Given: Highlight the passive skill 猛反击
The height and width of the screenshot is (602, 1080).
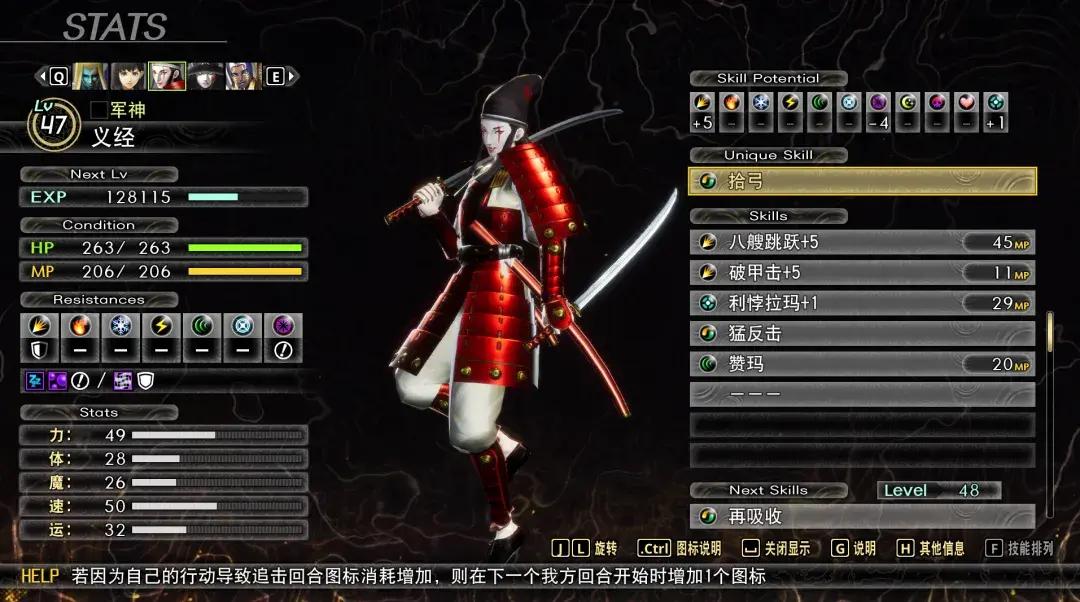Looking at the screenshot, I should click(x=862, y=334).
